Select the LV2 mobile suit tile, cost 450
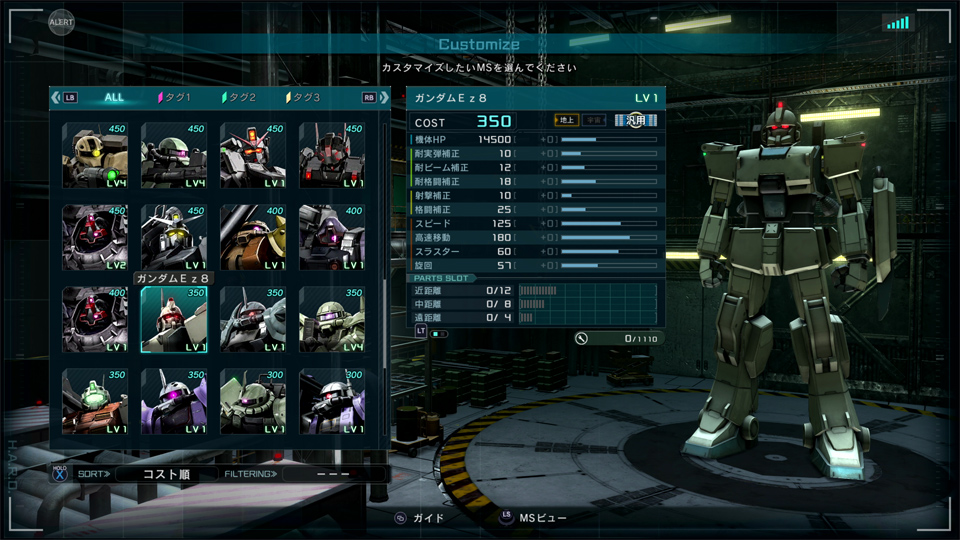Viewport: 960px width, 540px height. tap(95, 238)
